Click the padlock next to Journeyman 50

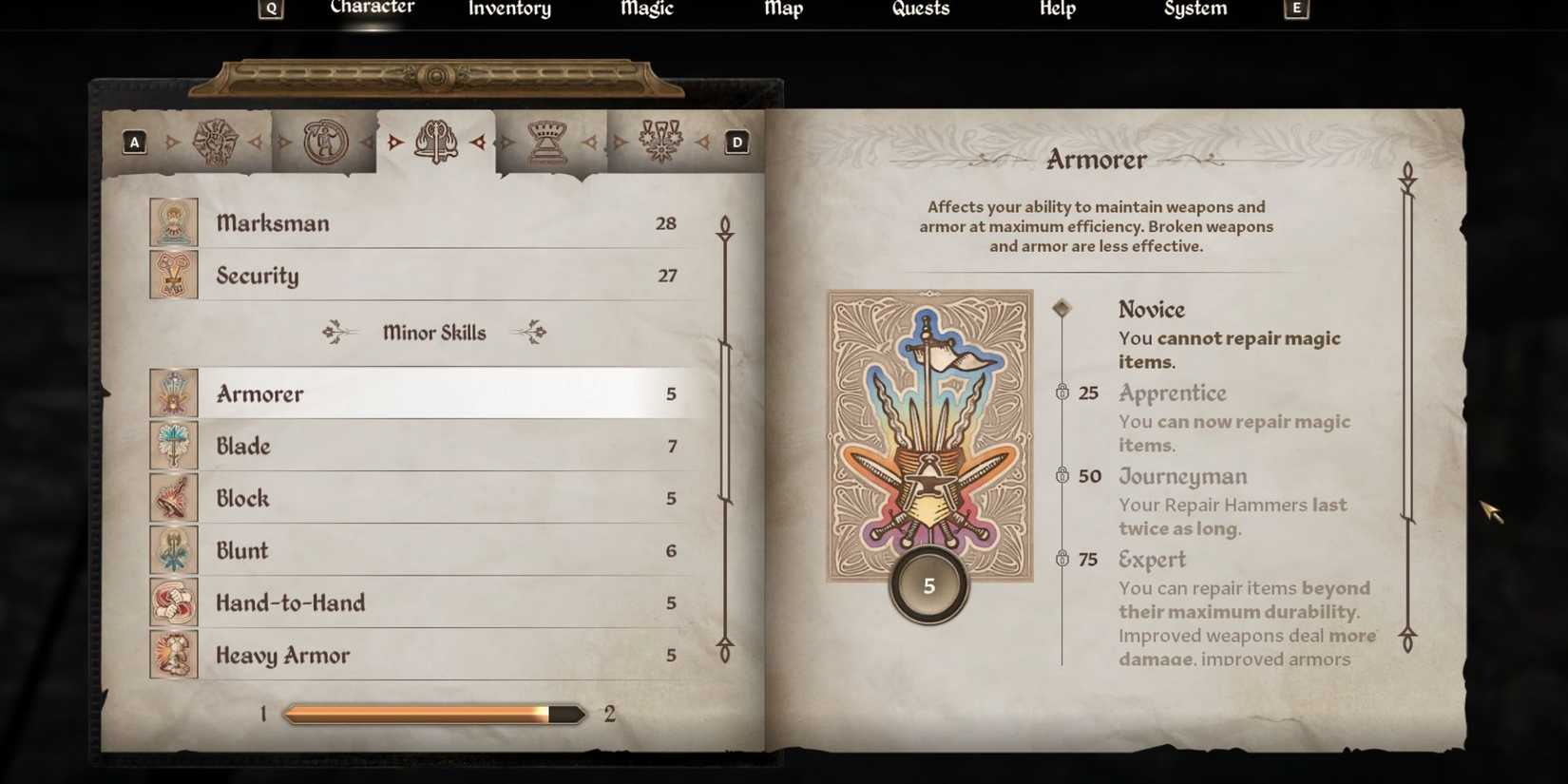click(1062, 476)
